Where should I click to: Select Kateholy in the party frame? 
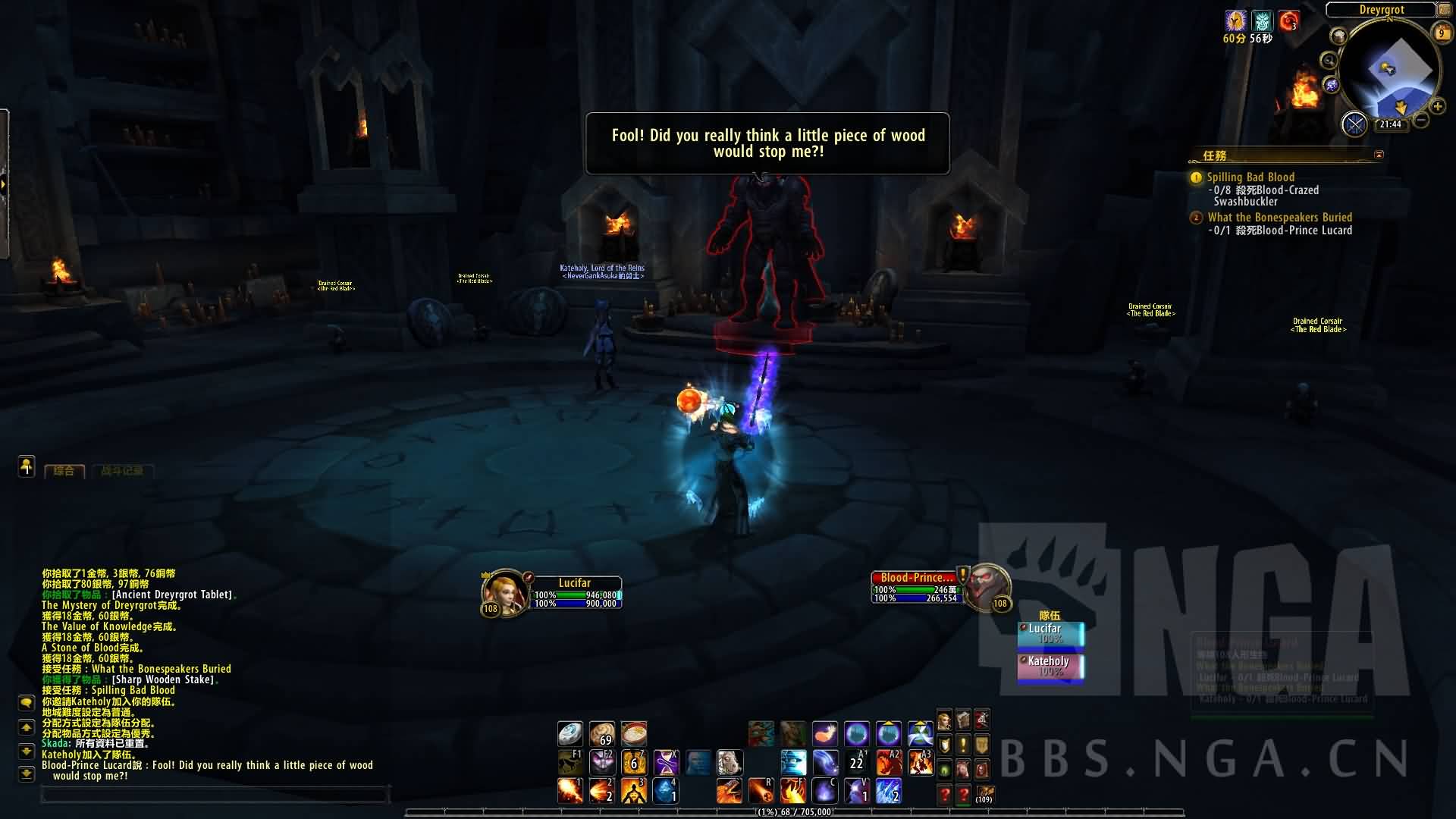tap(1050, 666)
